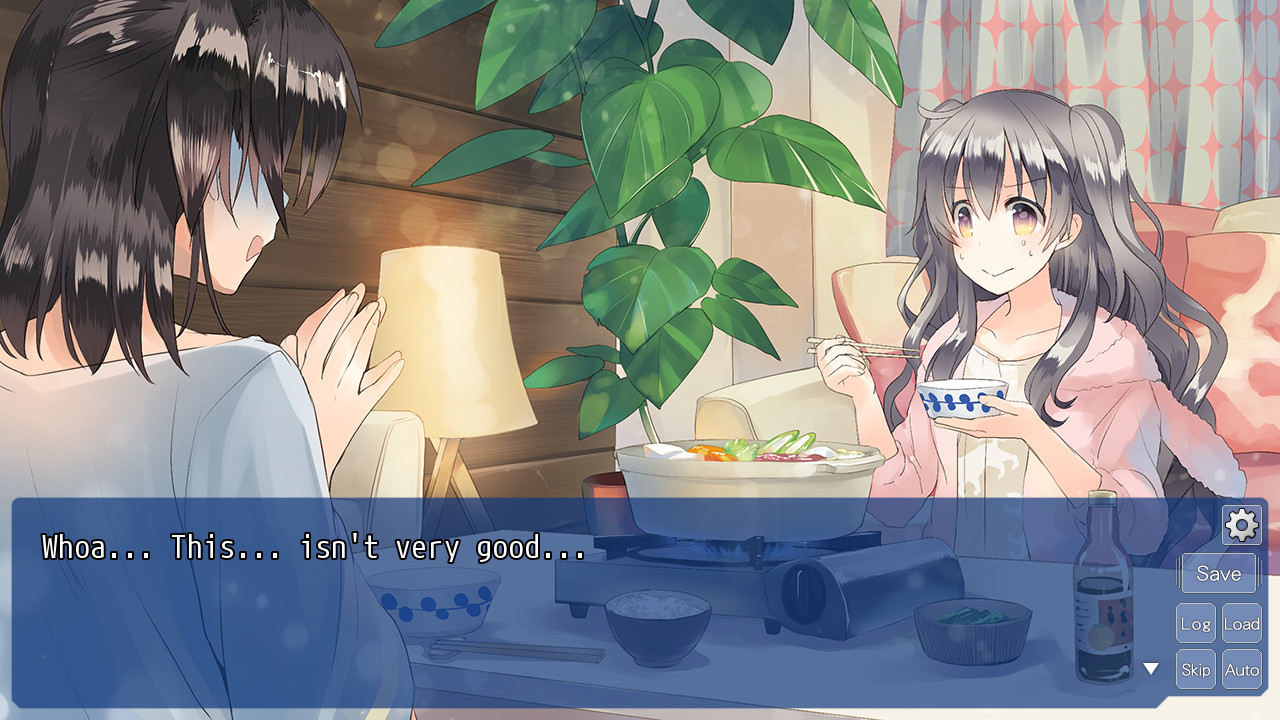Enable Skip mode to fast-forward dialogue
This screenshot has height=720, width=1280.
coord(1195,669)
